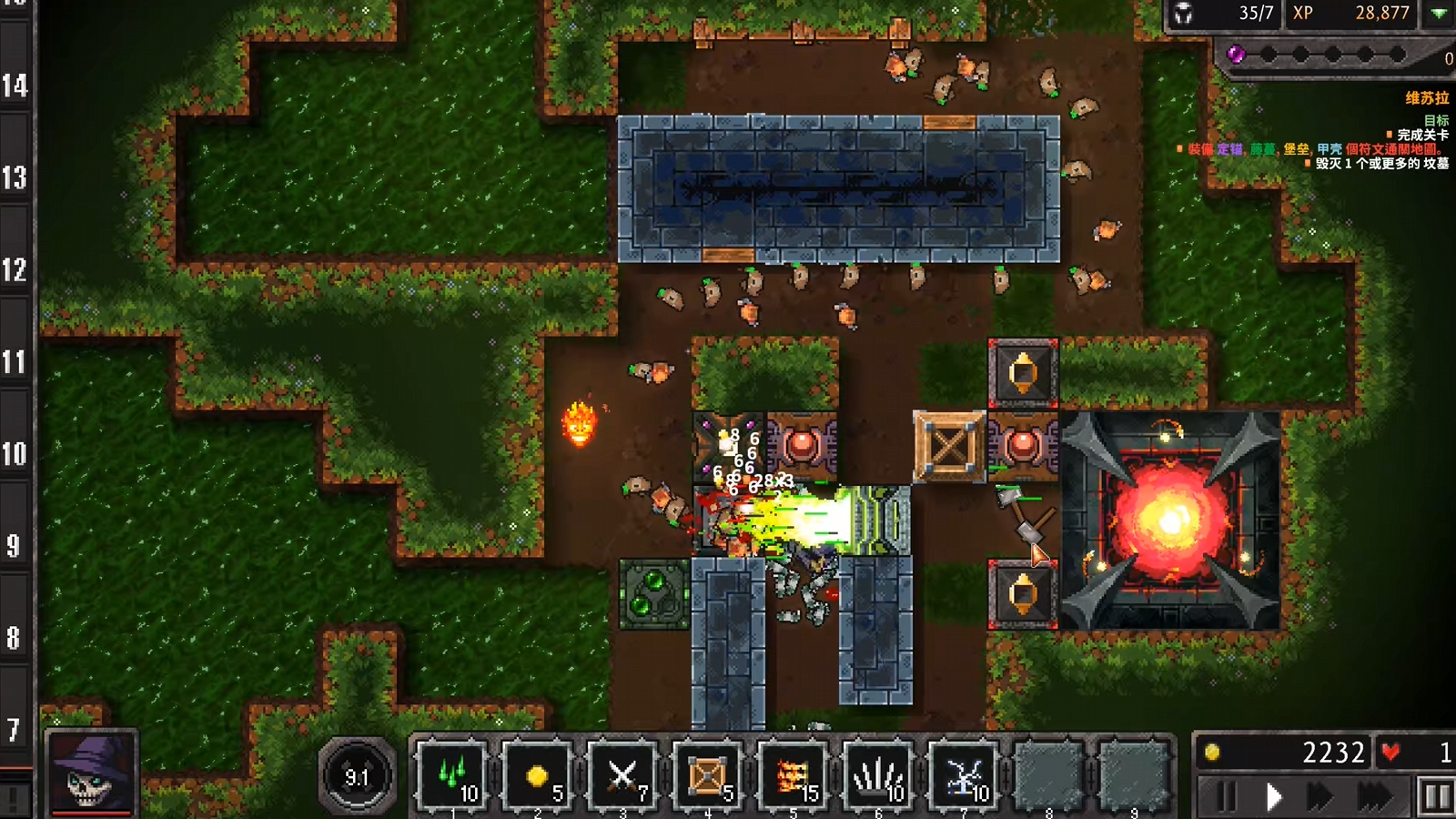Image resolution: width=1456 pixels, height=819 pixels.
Task: Select the crossed swords trap slot
Action: (622, 776)
